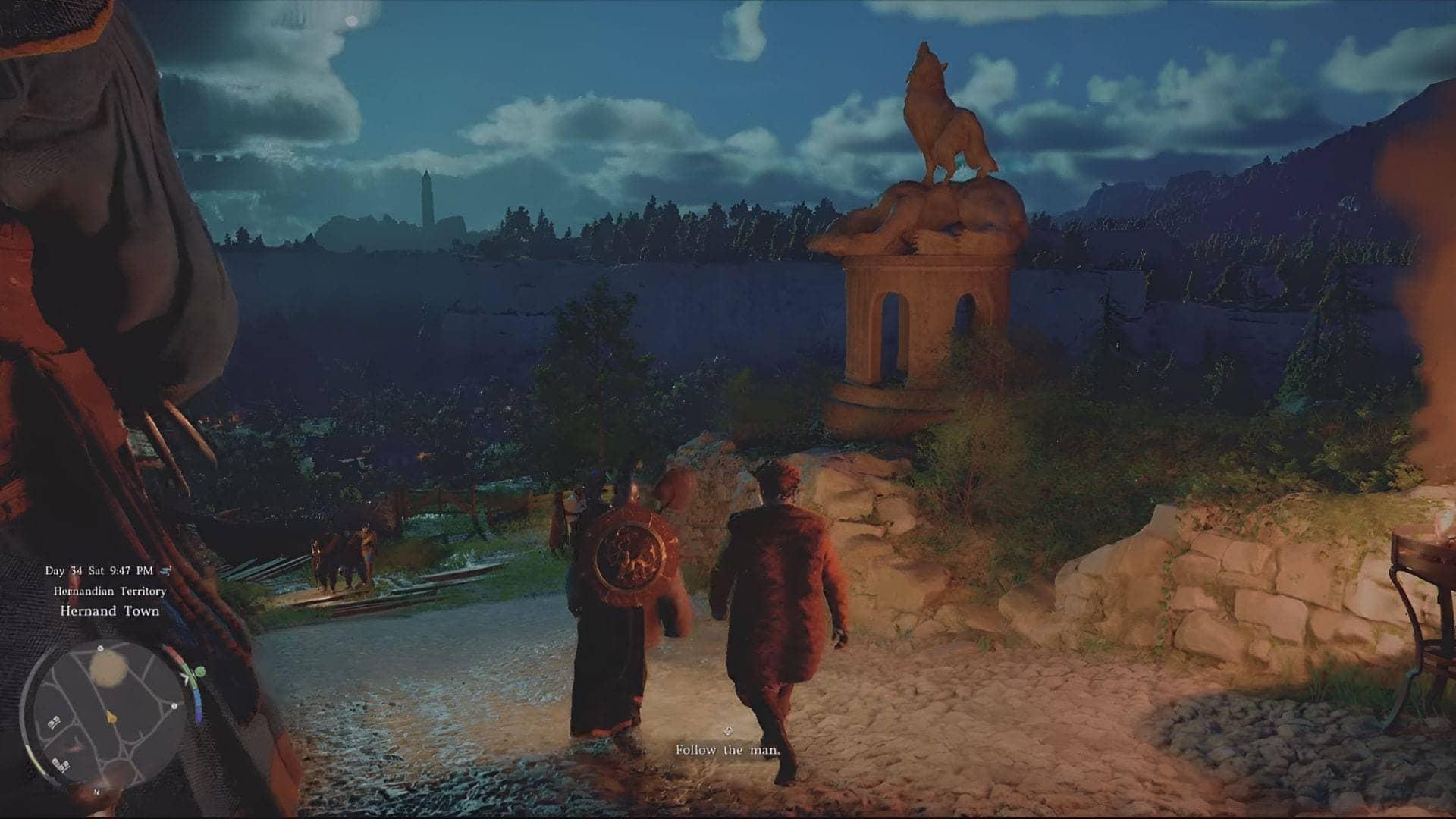
Task: Click the N compass letter below the minimap
Action: pos(97,792)
